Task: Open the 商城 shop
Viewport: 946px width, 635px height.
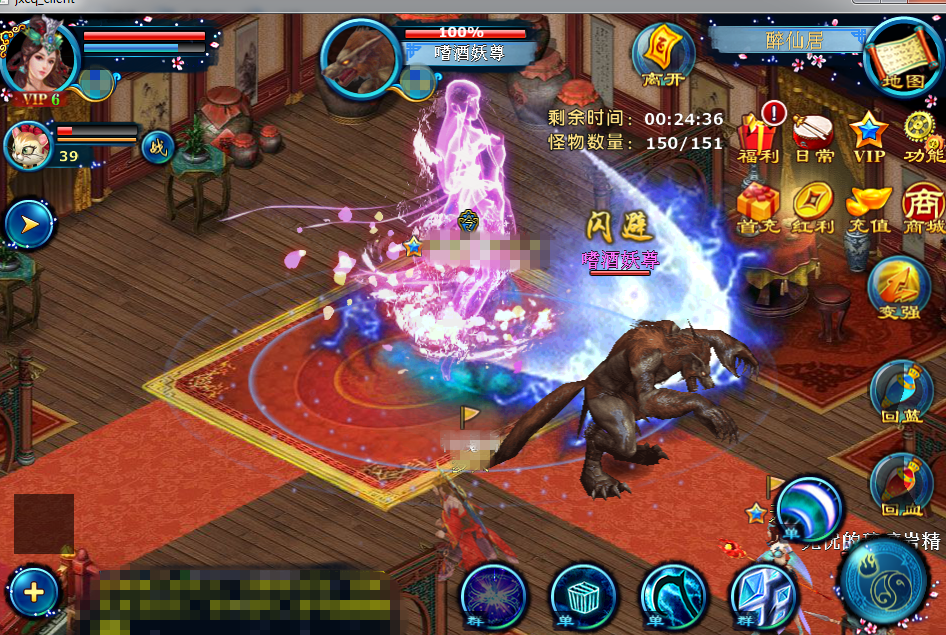Action: 922,207
